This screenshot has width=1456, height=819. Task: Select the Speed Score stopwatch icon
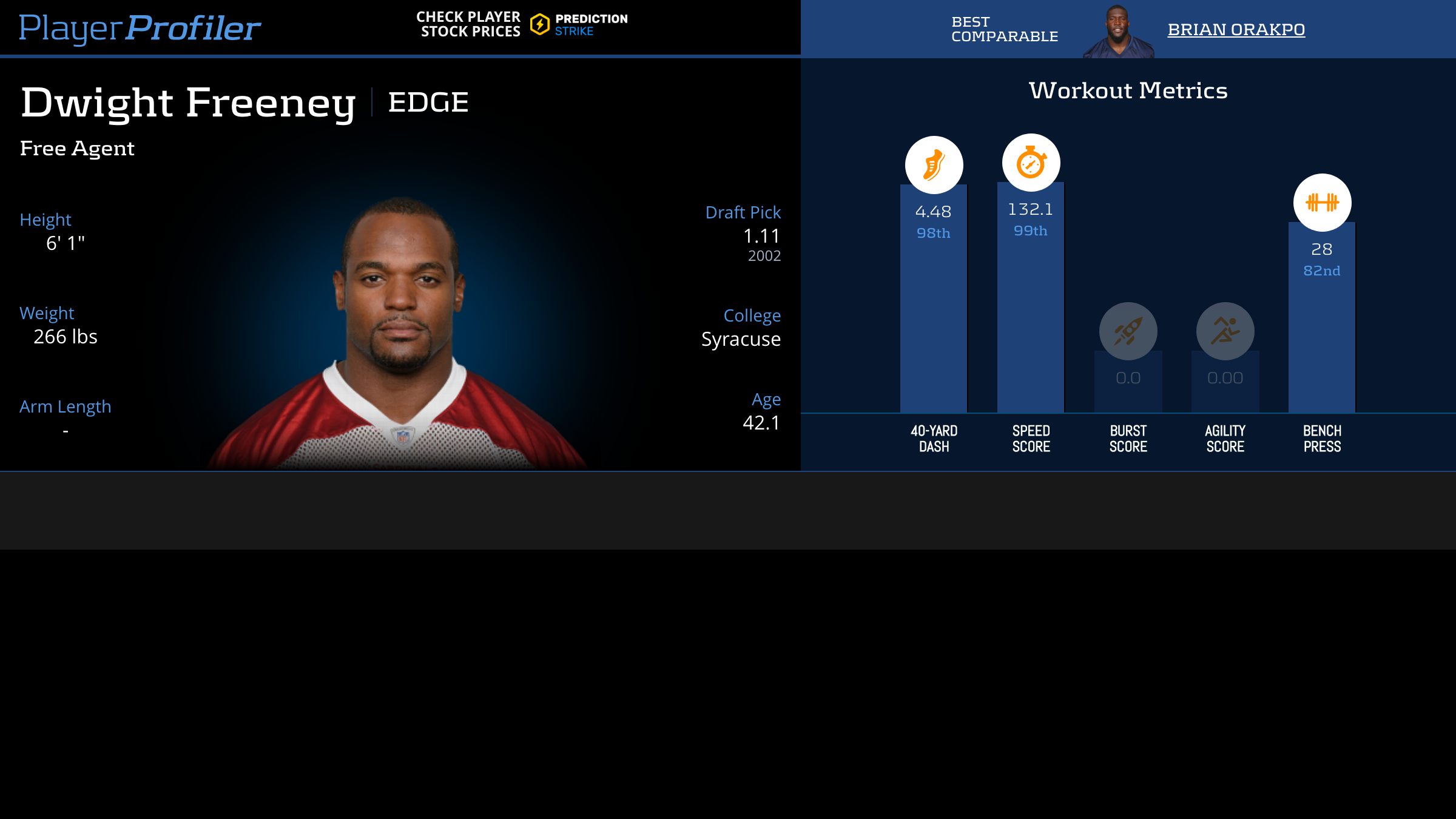(x=1031, y=163)
